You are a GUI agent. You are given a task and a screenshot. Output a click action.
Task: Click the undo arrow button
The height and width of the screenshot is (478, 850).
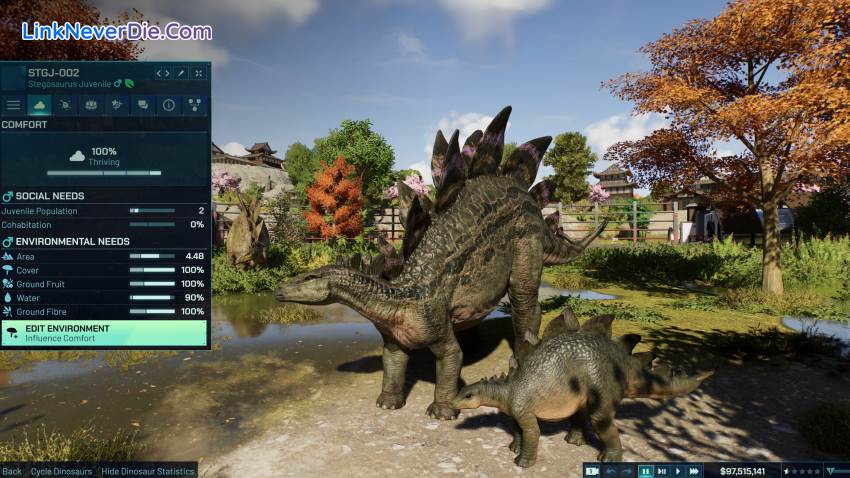coord(611,471)
